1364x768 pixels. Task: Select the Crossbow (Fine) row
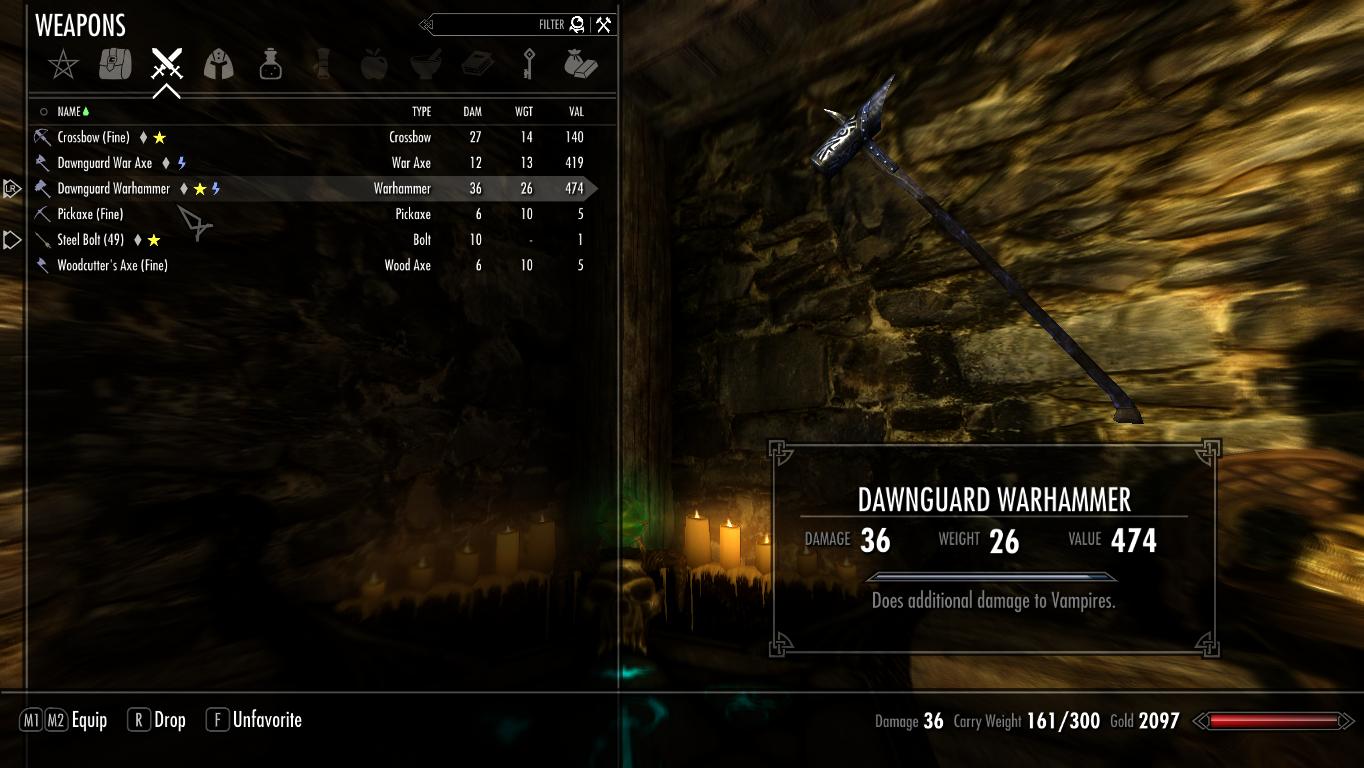(x=93, y=137)
